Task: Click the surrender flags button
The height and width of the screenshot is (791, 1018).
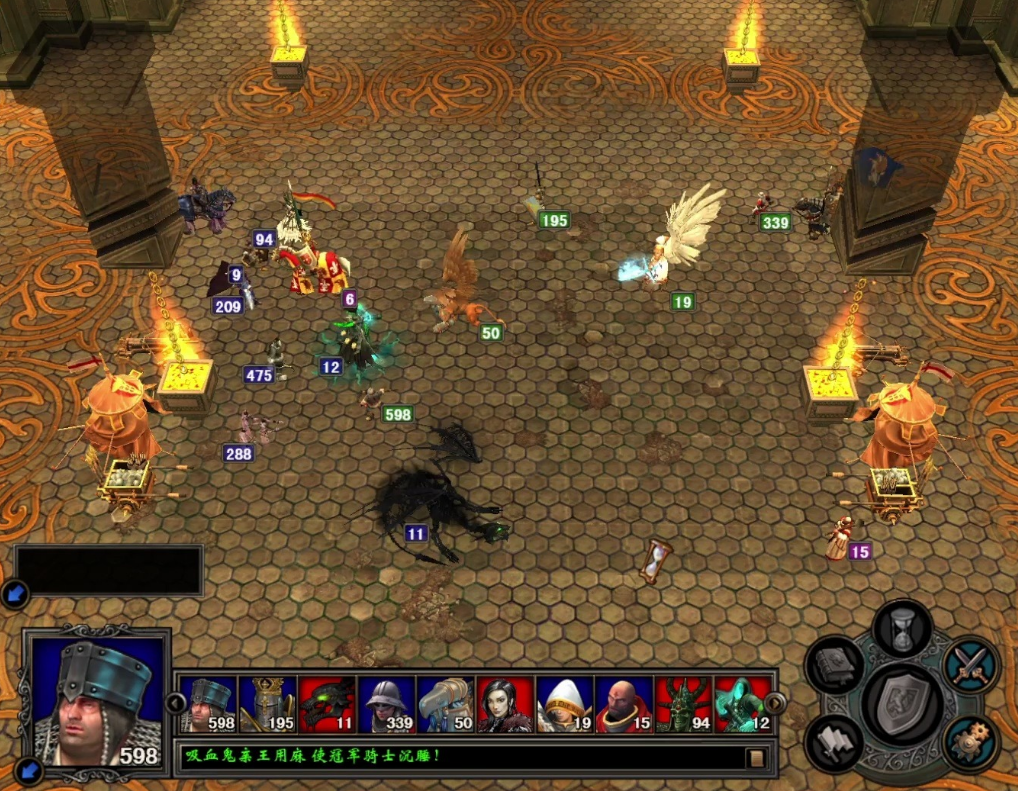Action: pos(835,744)
